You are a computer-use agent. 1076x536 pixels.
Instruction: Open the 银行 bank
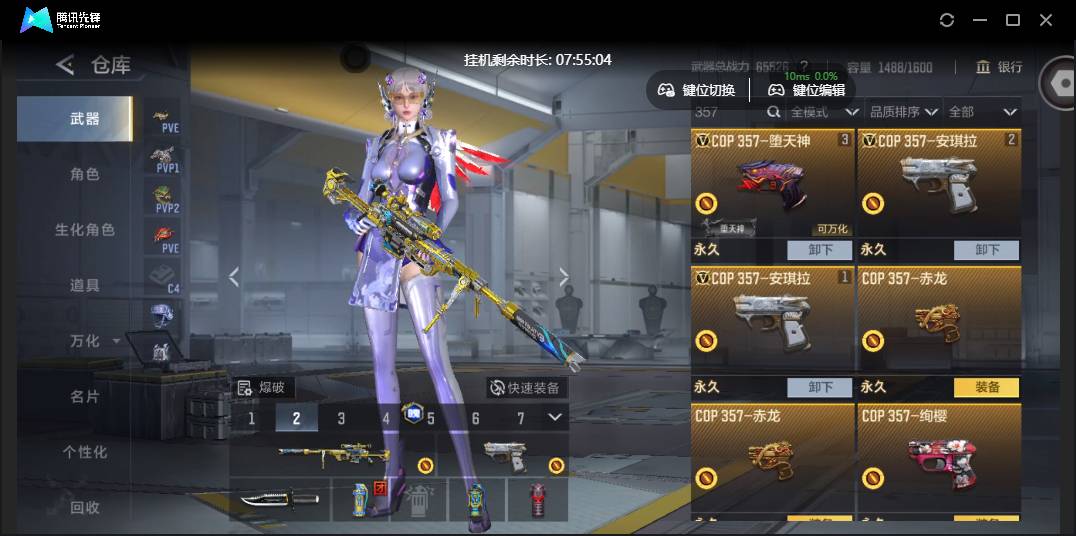click(999, 67)
